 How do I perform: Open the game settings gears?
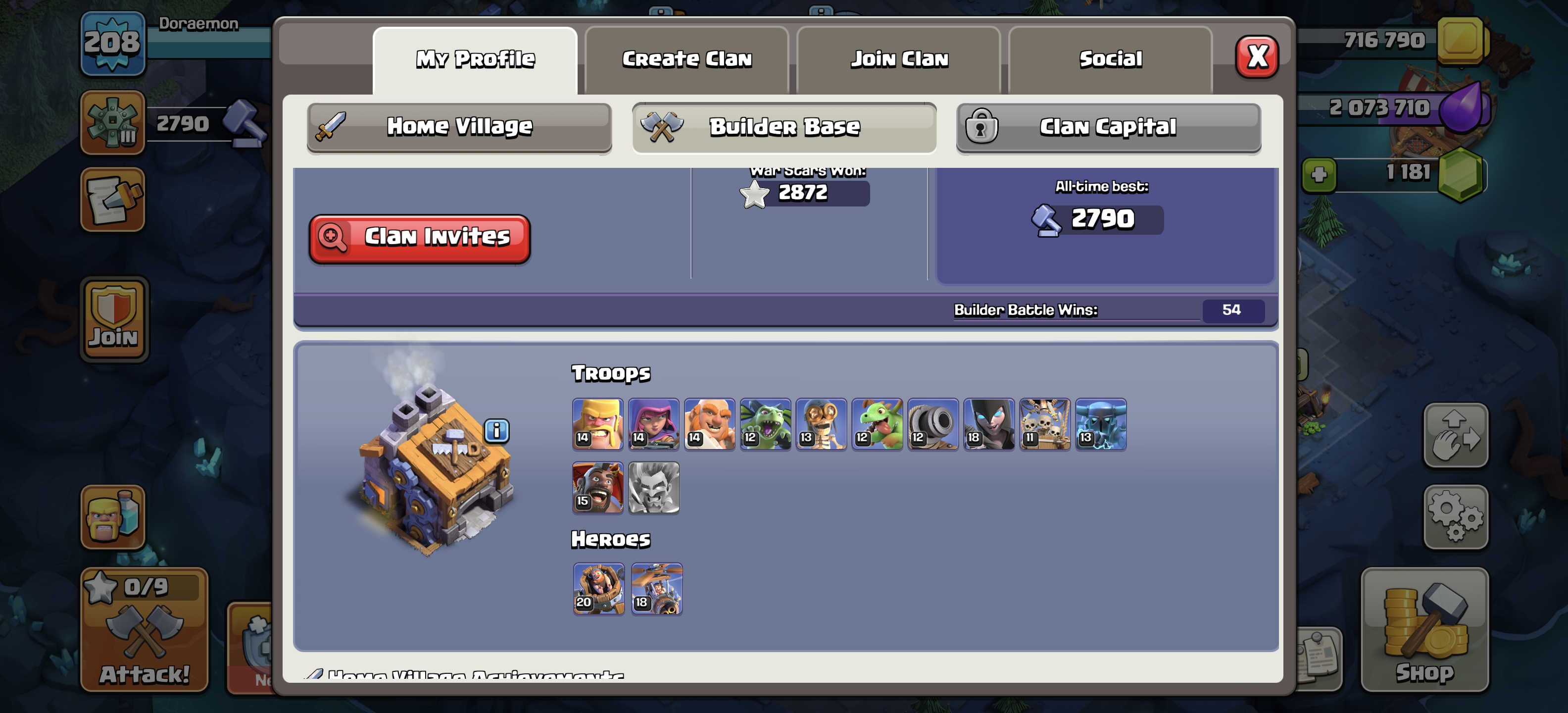pos(1455,516)
